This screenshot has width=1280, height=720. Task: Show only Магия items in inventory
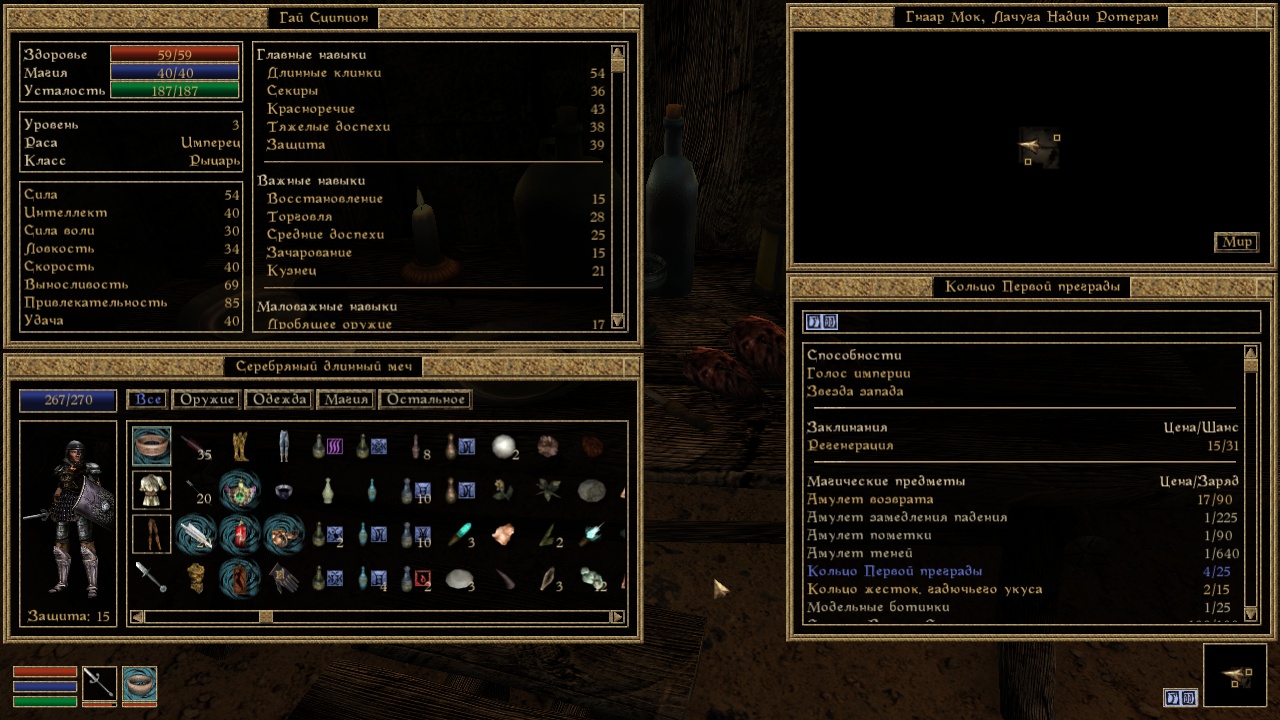345,400
